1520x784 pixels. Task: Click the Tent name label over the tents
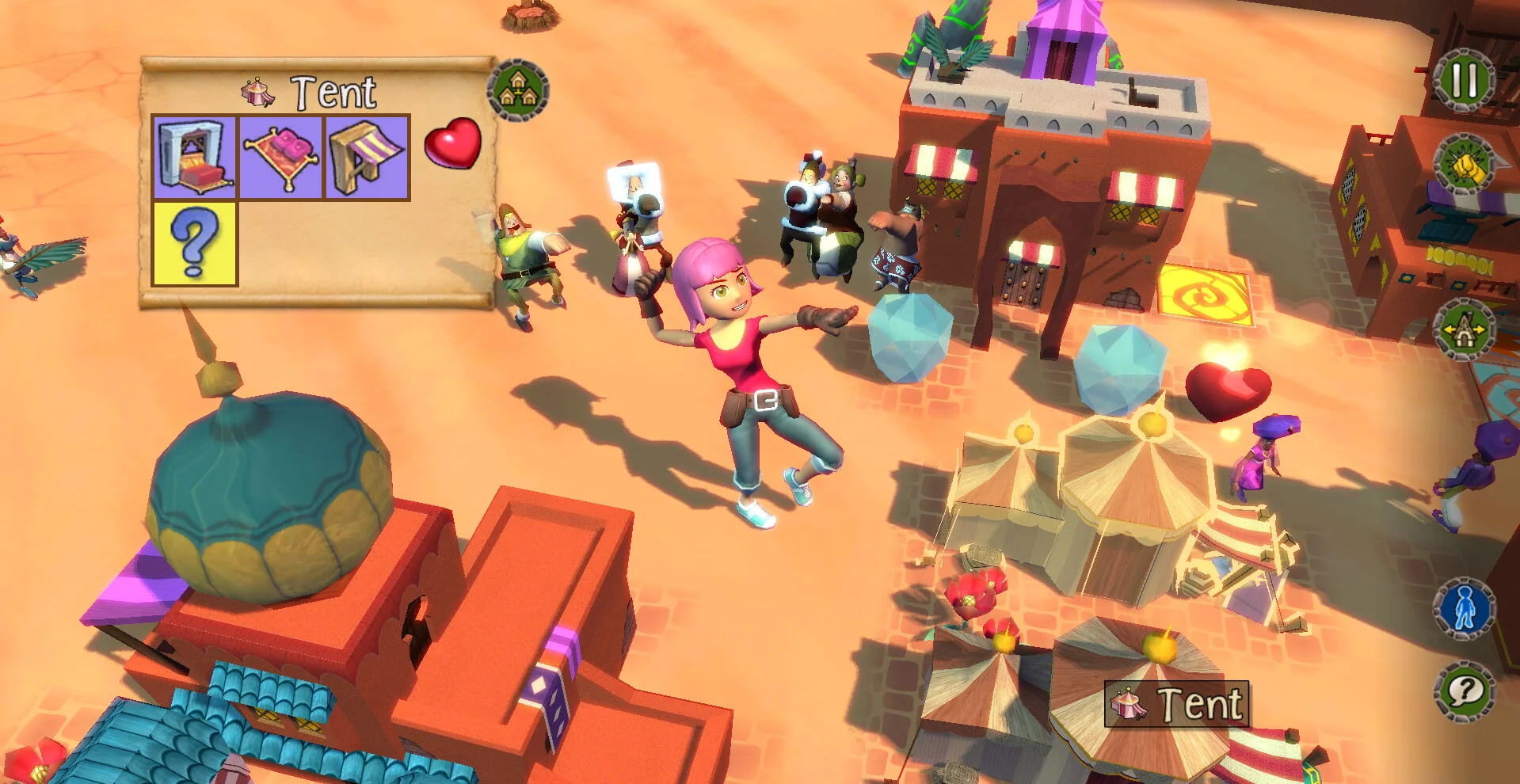tap(1176, 704)
